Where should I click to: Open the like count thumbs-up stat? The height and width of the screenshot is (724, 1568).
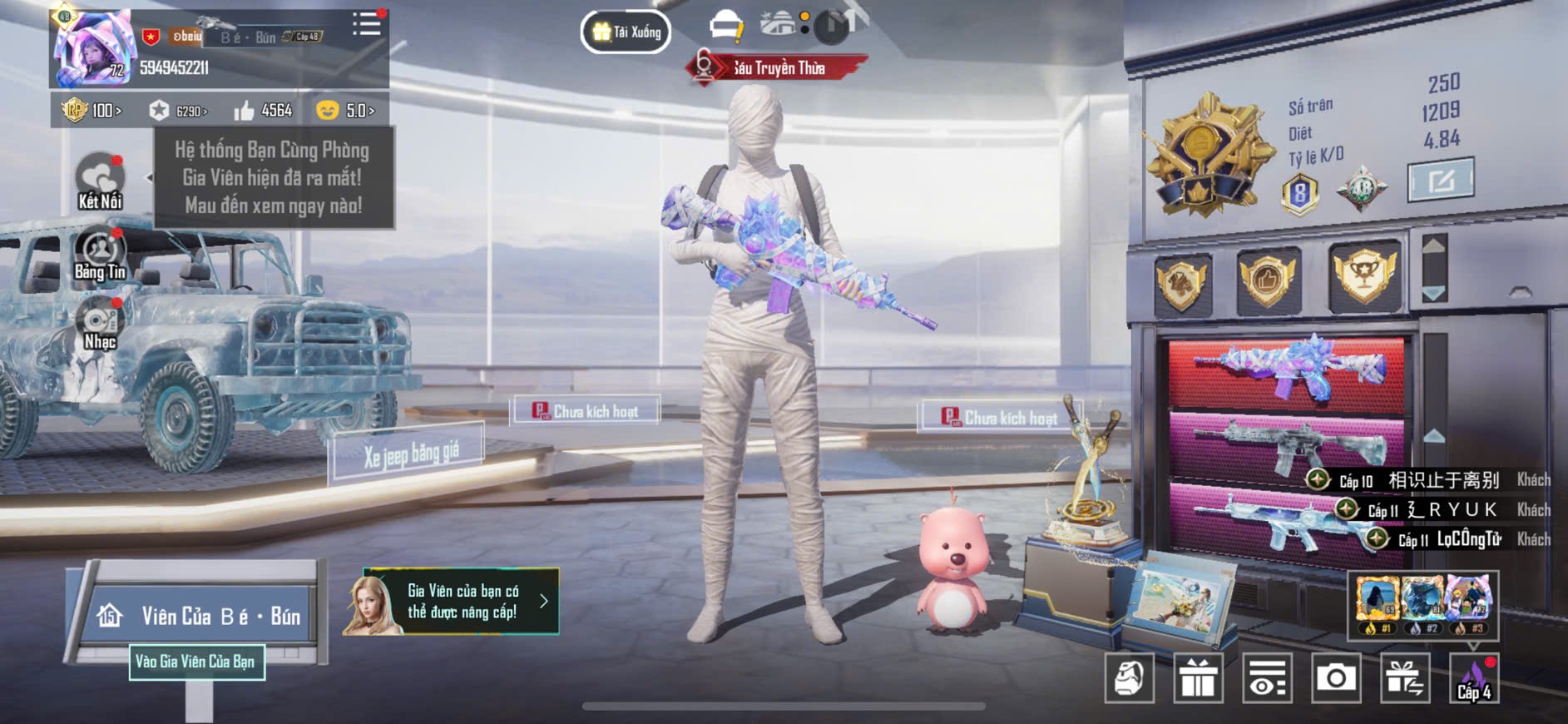(263, 111)
